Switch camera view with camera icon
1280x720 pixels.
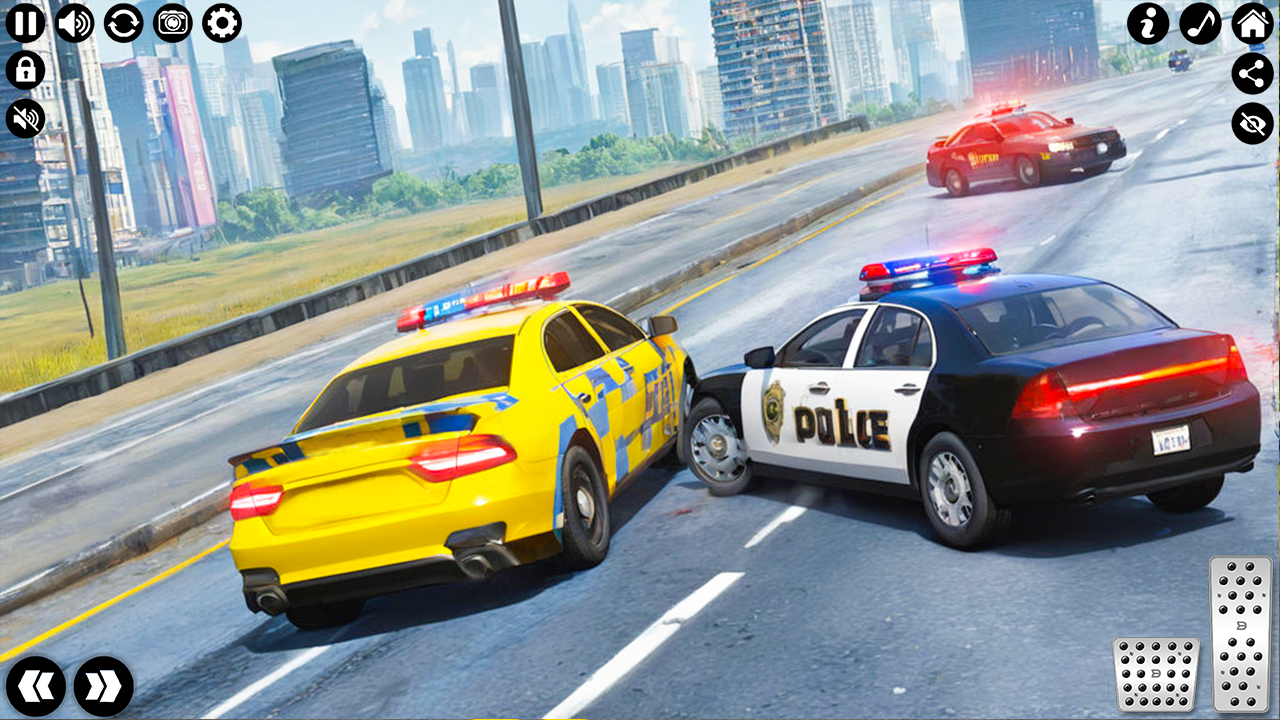[x=173, y=21]
